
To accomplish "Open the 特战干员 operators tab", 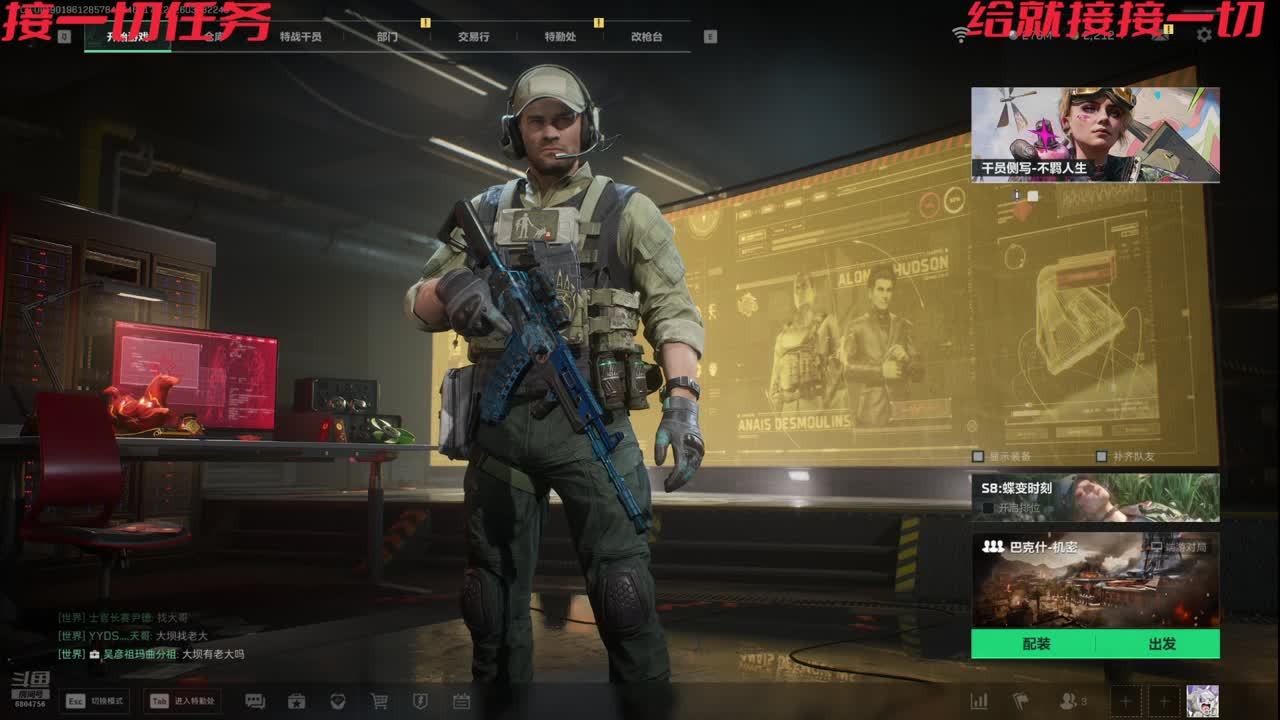I will [x=300, y=37].
